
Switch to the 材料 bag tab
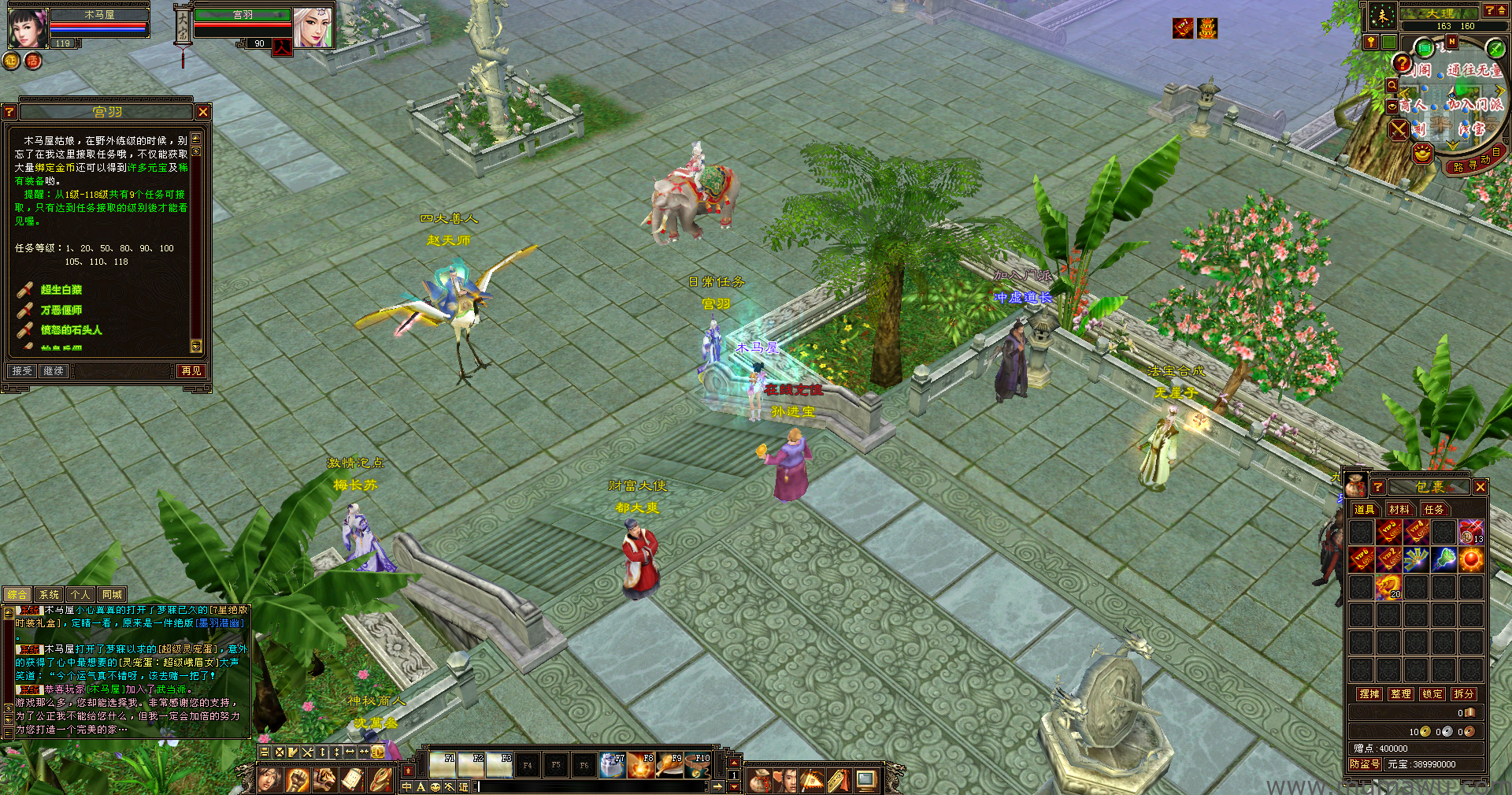(x=1399, y=509)
